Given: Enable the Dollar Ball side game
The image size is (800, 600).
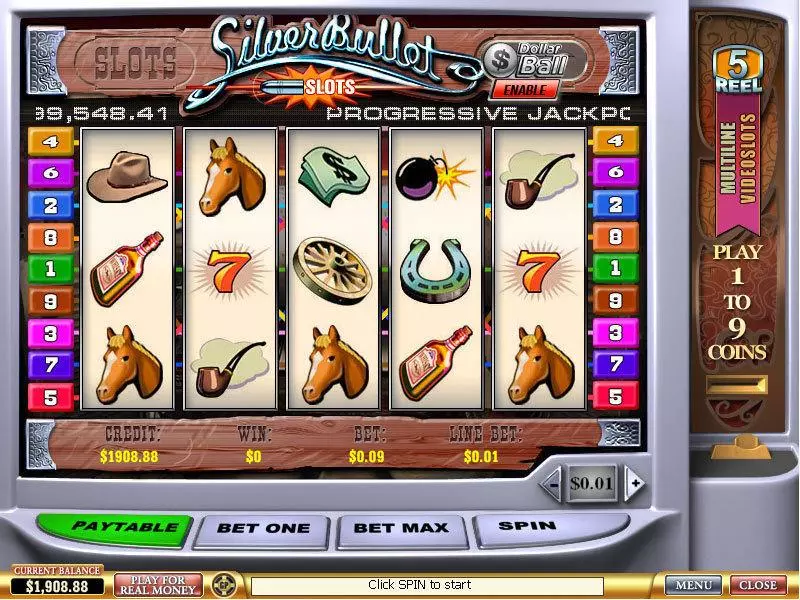Looking at the screenshot, I should 523,89.
